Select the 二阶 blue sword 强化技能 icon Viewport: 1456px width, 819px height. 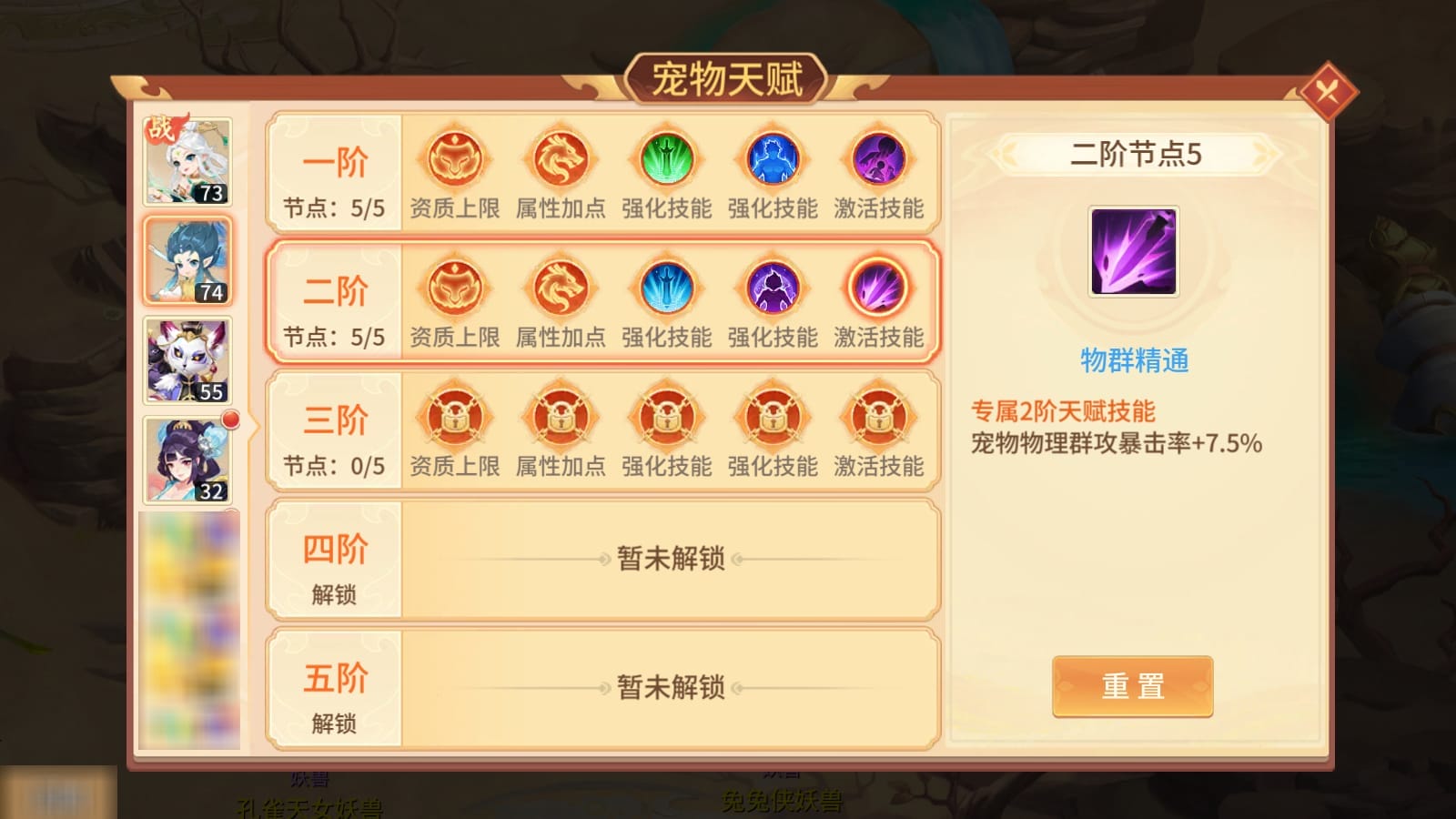coord(665,288)
